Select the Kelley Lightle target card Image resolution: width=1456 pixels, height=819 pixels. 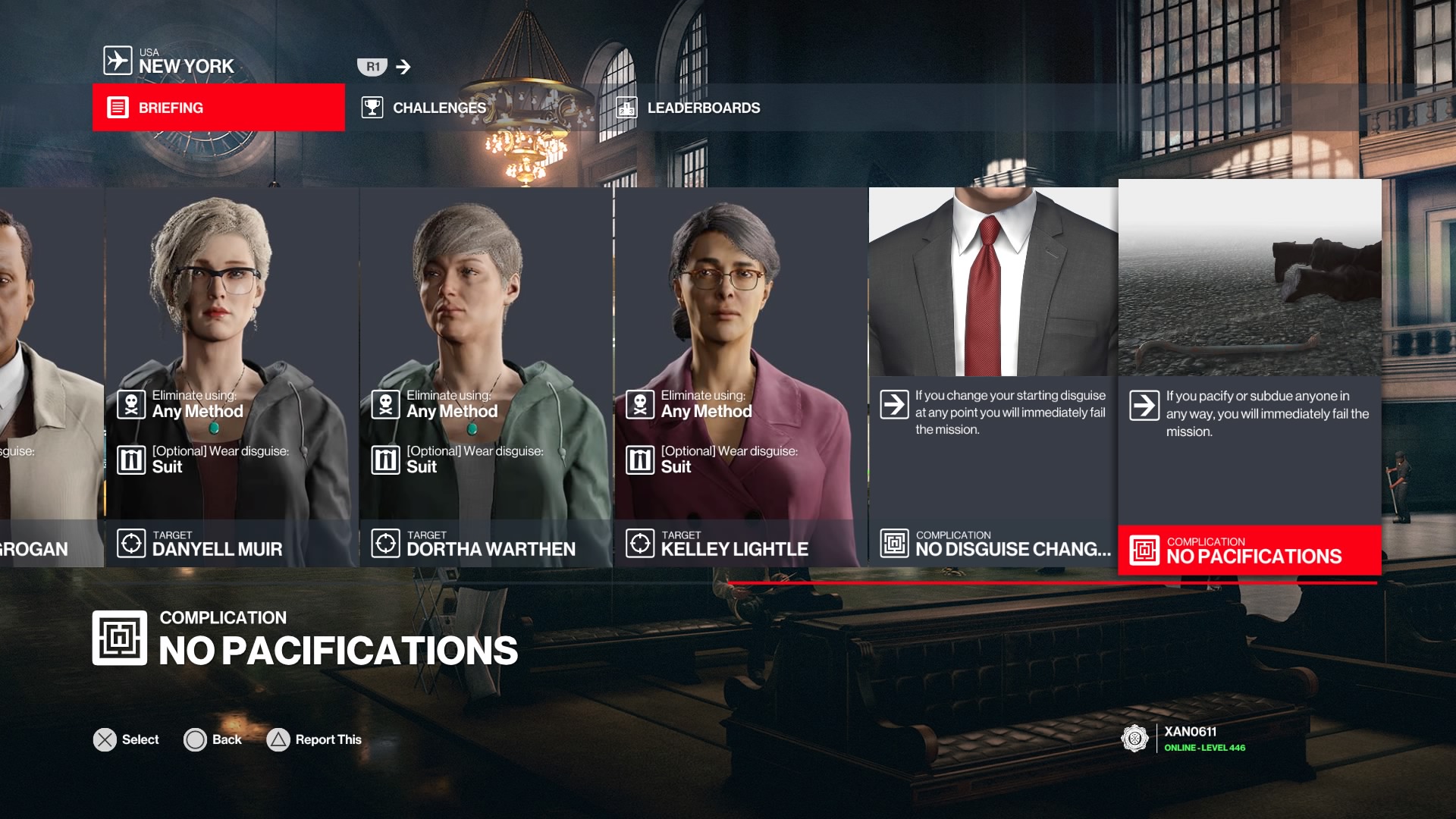tap(740, 377)
